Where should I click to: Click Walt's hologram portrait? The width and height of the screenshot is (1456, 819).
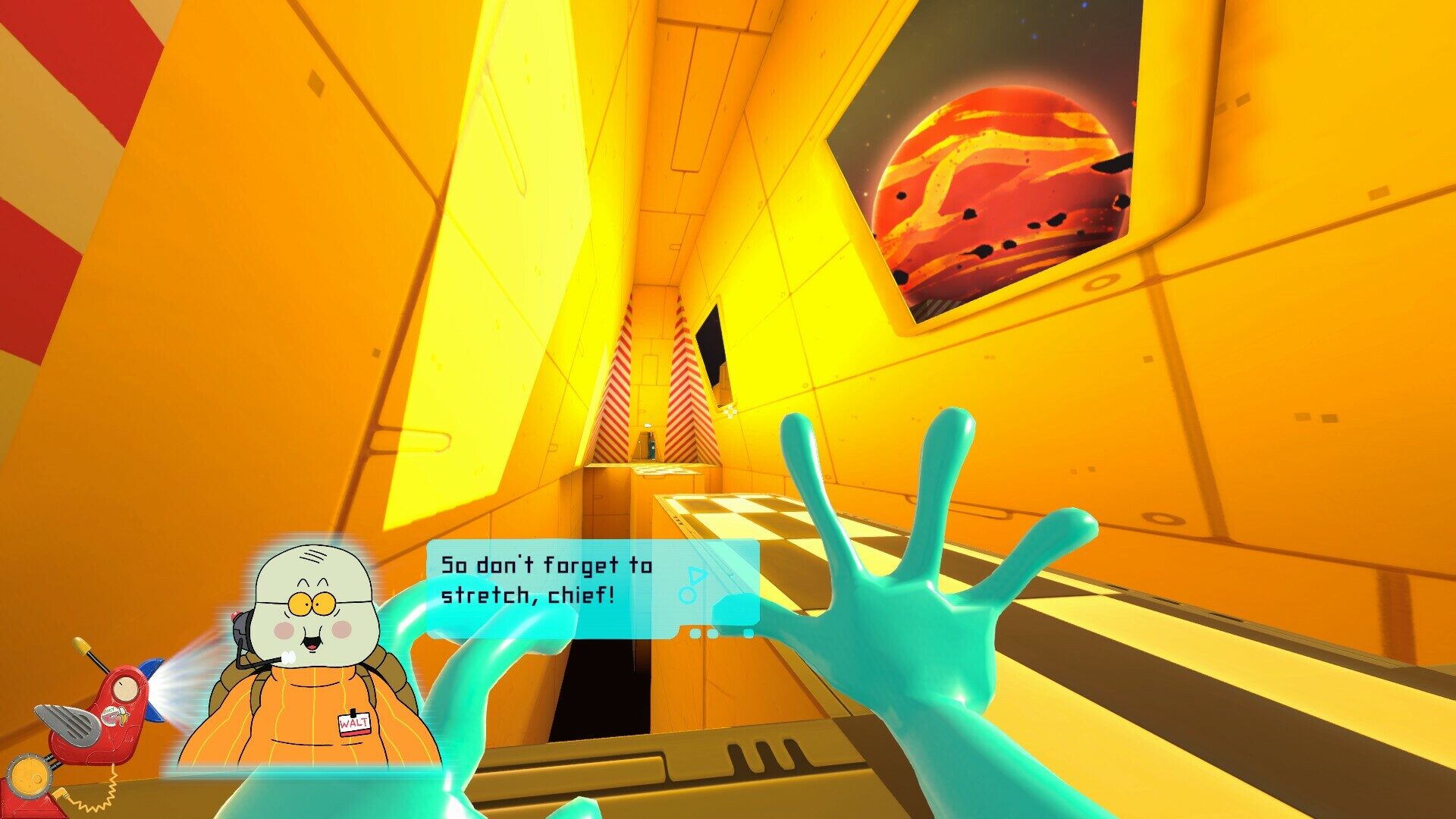[x=311, y=660]
